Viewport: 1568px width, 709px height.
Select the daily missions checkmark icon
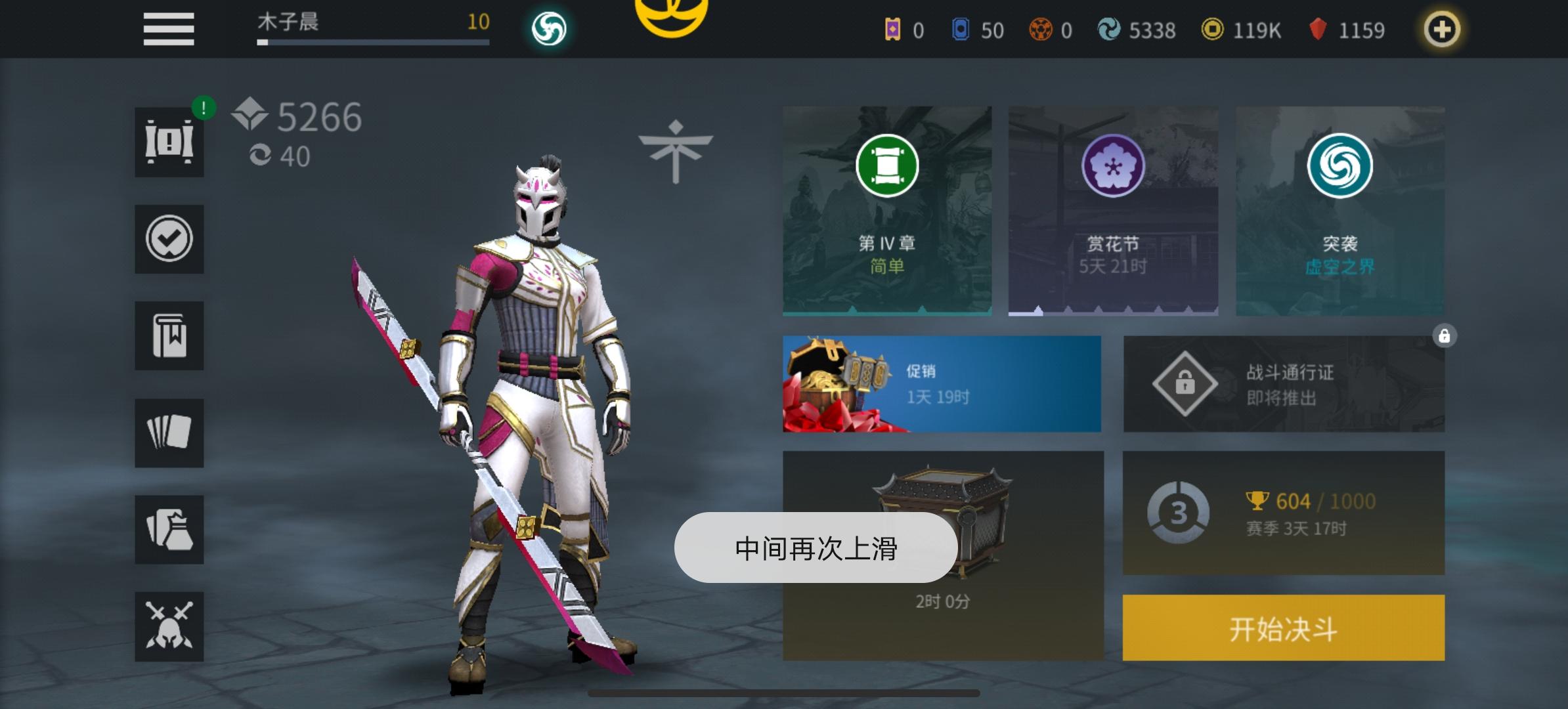click(x=169, y=239)
